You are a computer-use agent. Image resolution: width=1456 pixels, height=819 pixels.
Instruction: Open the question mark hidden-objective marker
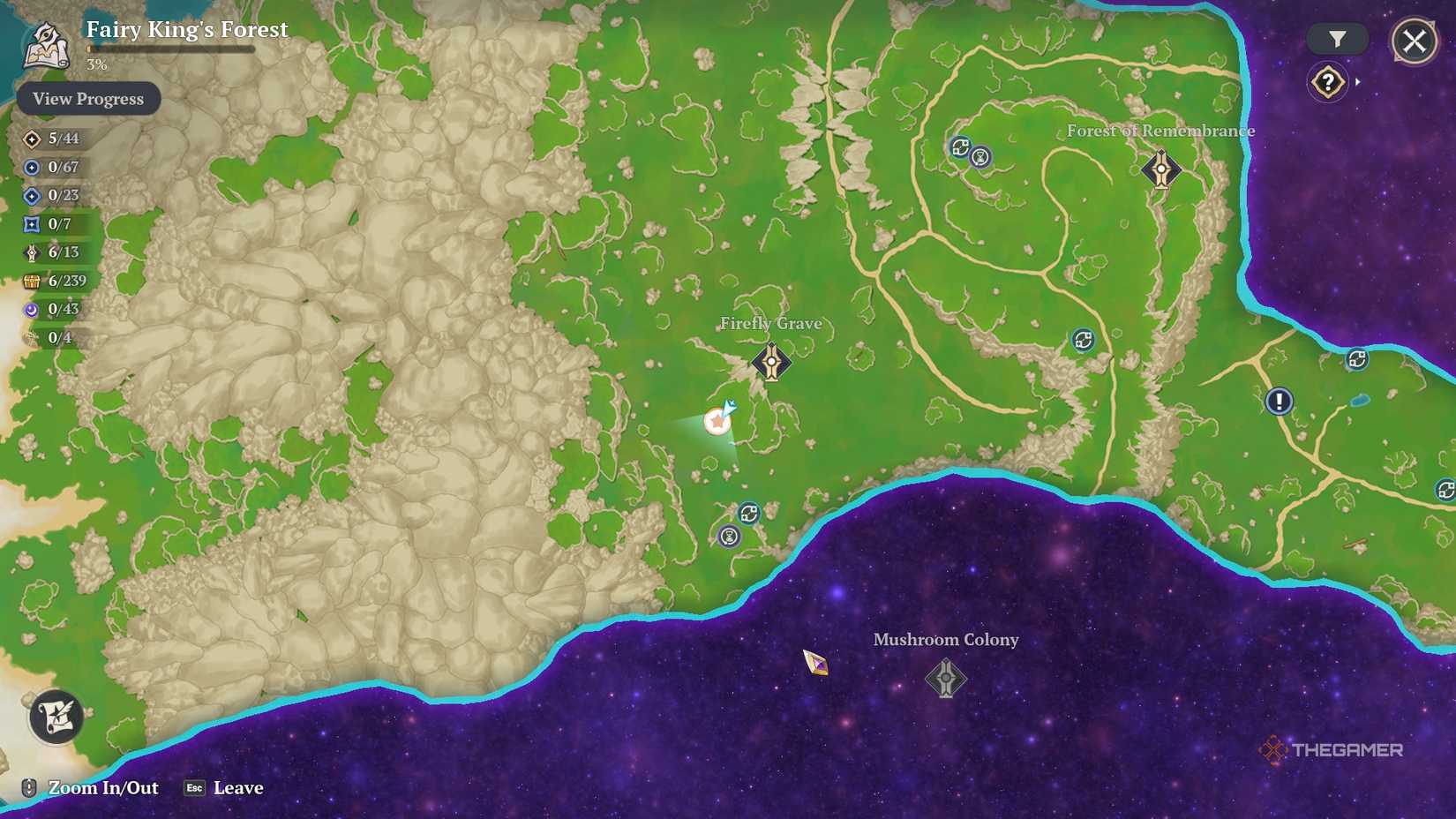(1326, 81)
